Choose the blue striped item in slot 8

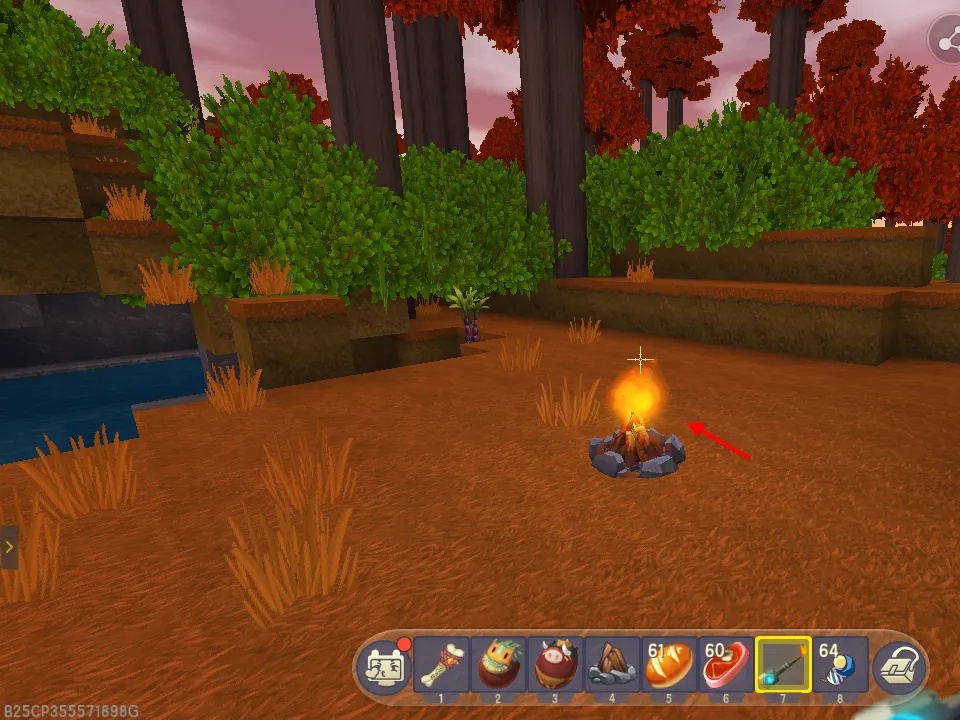point(838,664)
